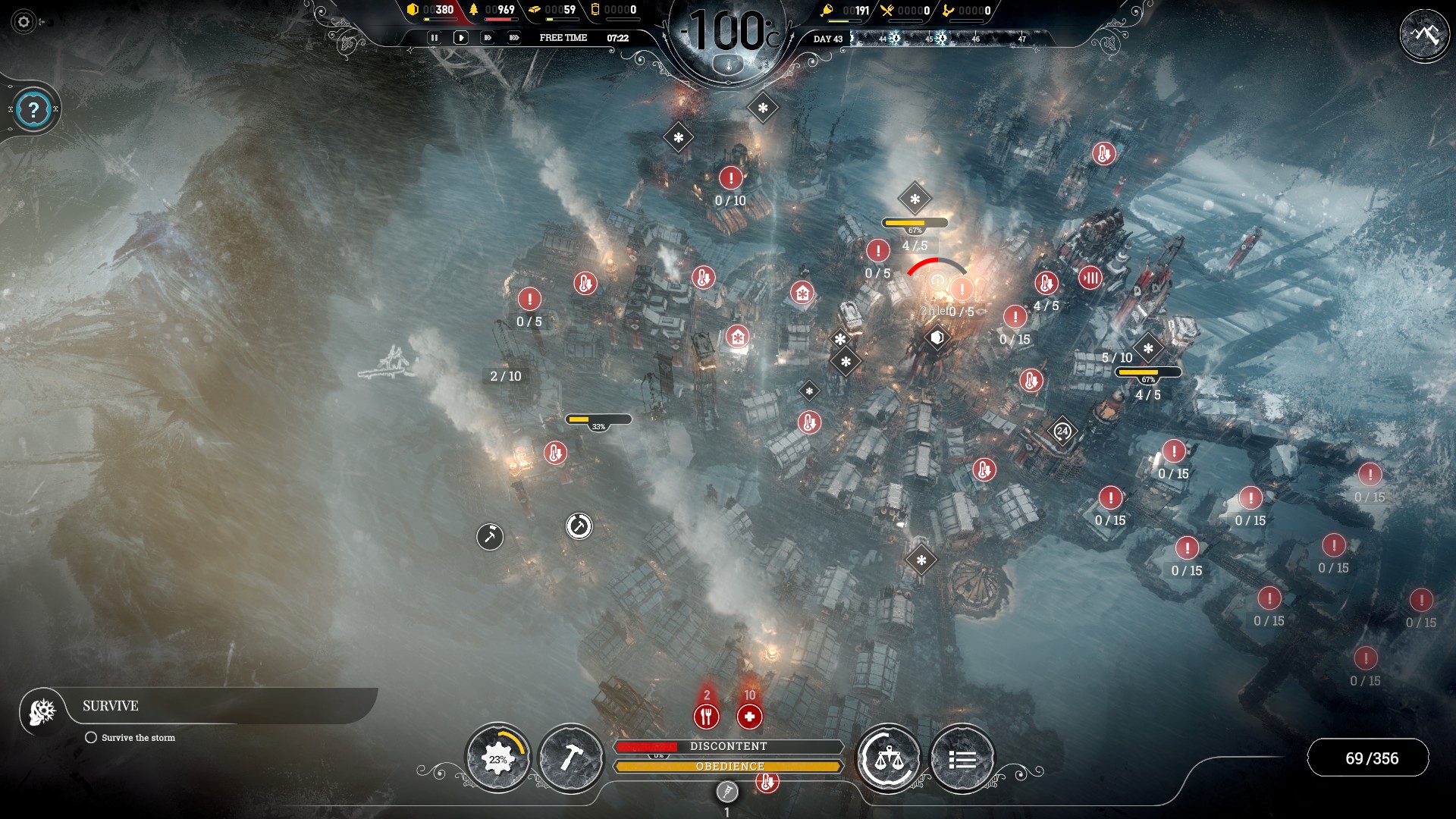1456x819 pixels.
Task: Pause the game time
Action: [434, 37]
